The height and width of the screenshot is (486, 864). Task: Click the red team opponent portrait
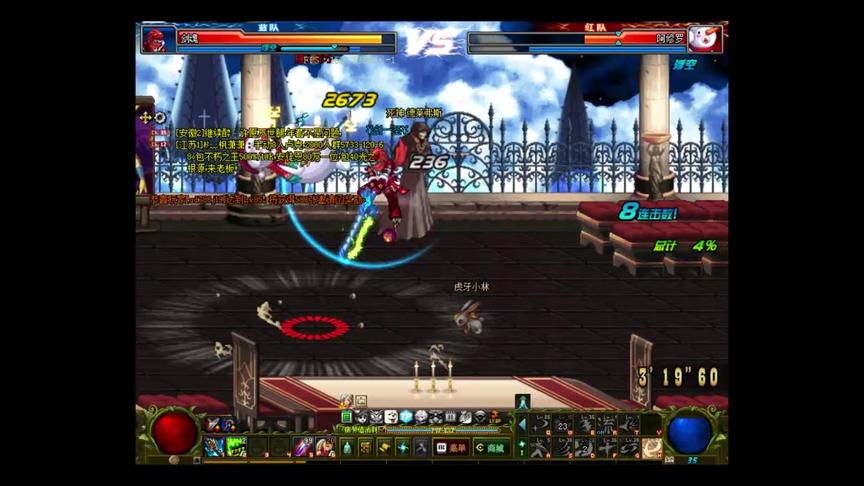pyautogui.click(x=705, y=39)
